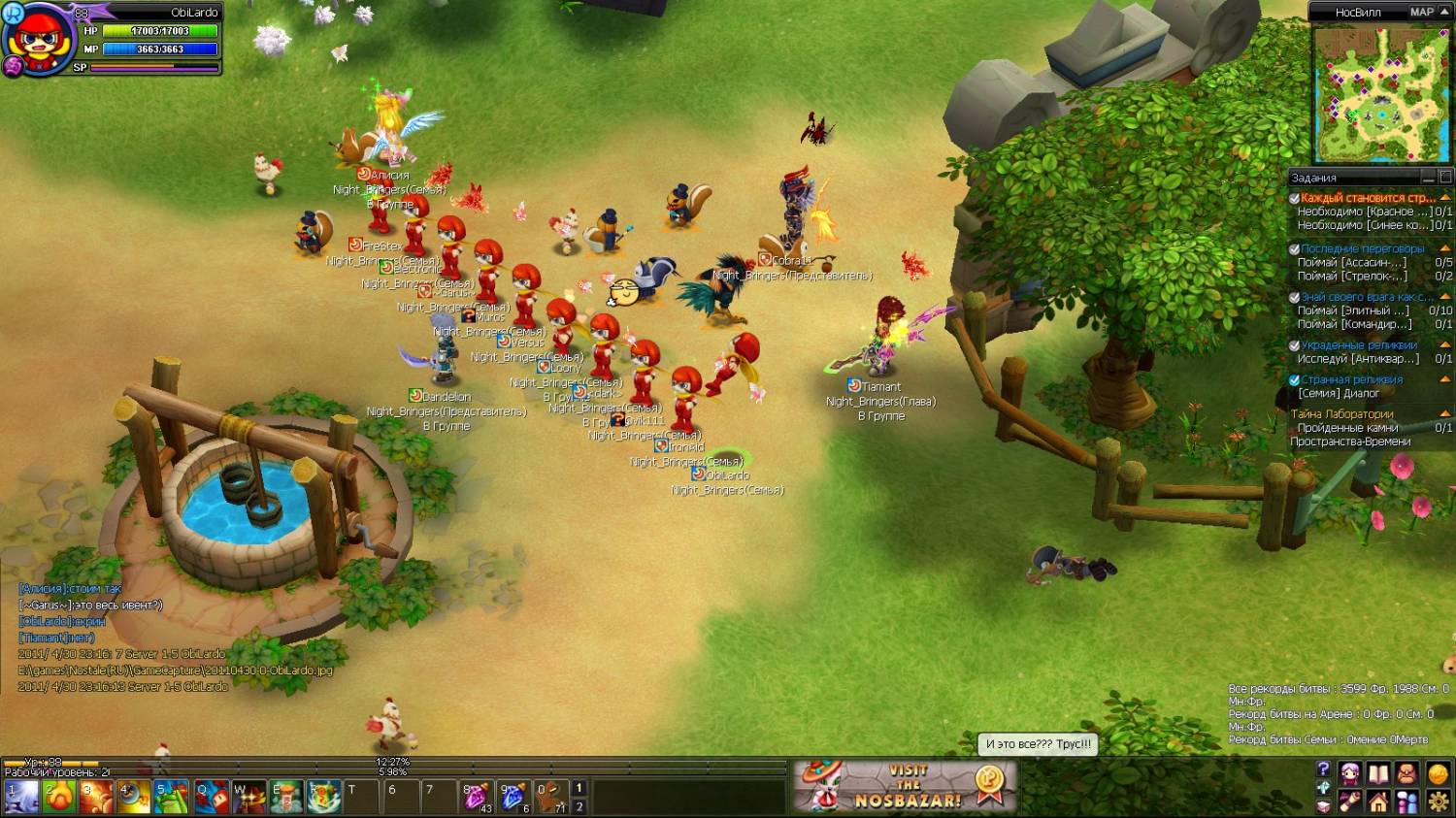Use the blue potion in slot 9

(x=513, y=797)
